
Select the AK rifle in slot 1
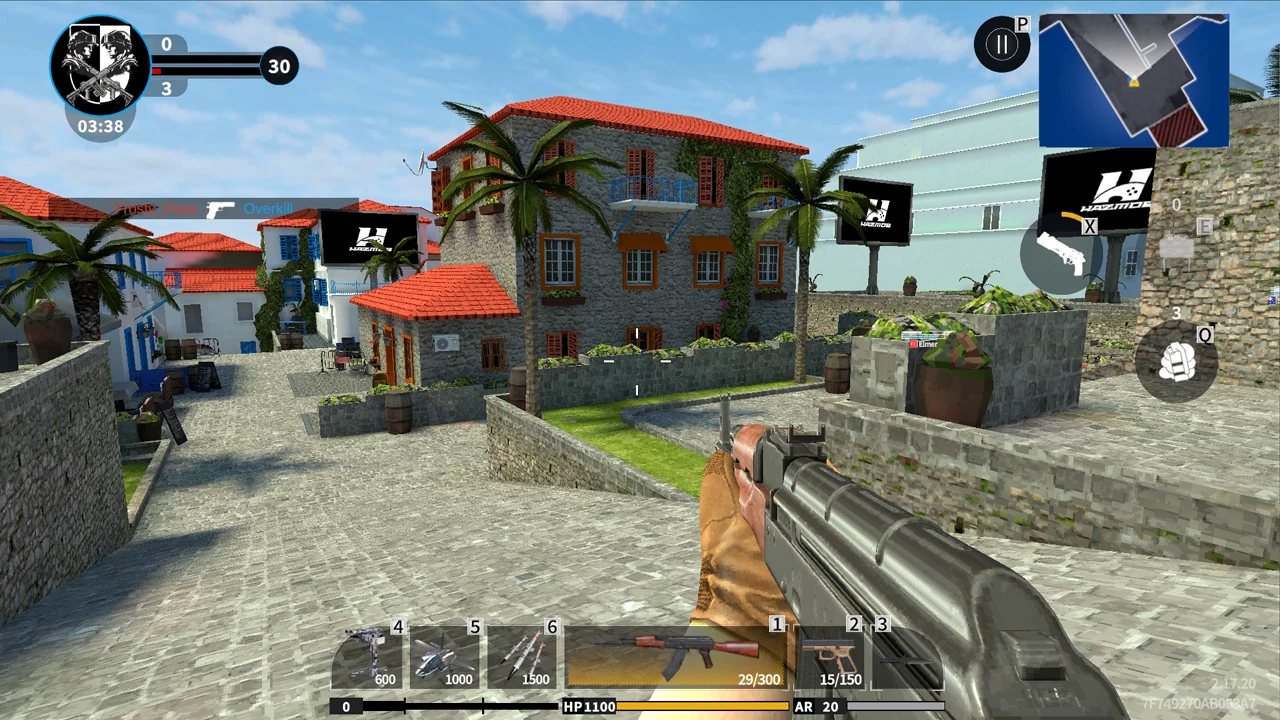(680, 655)
